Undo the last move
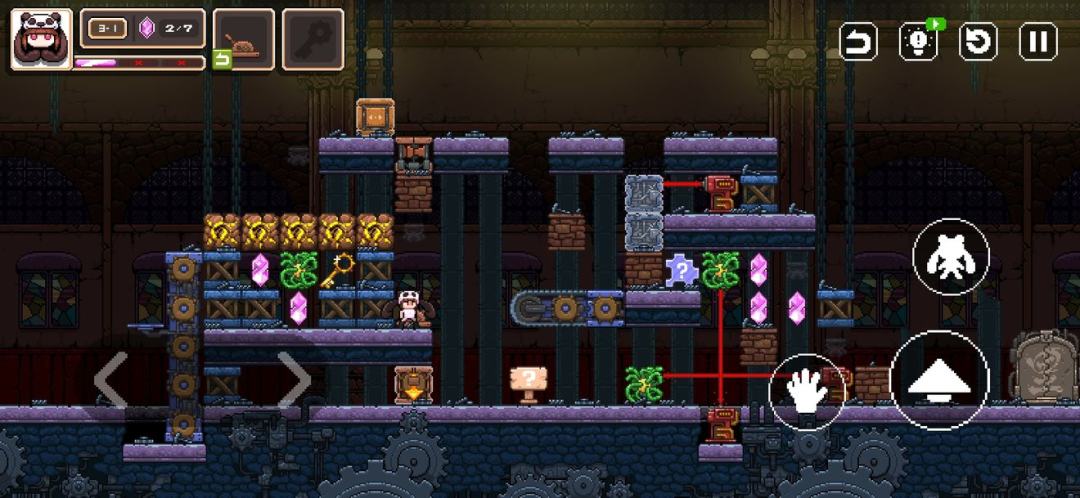1080x498 pixels. [x=858, y=42]
